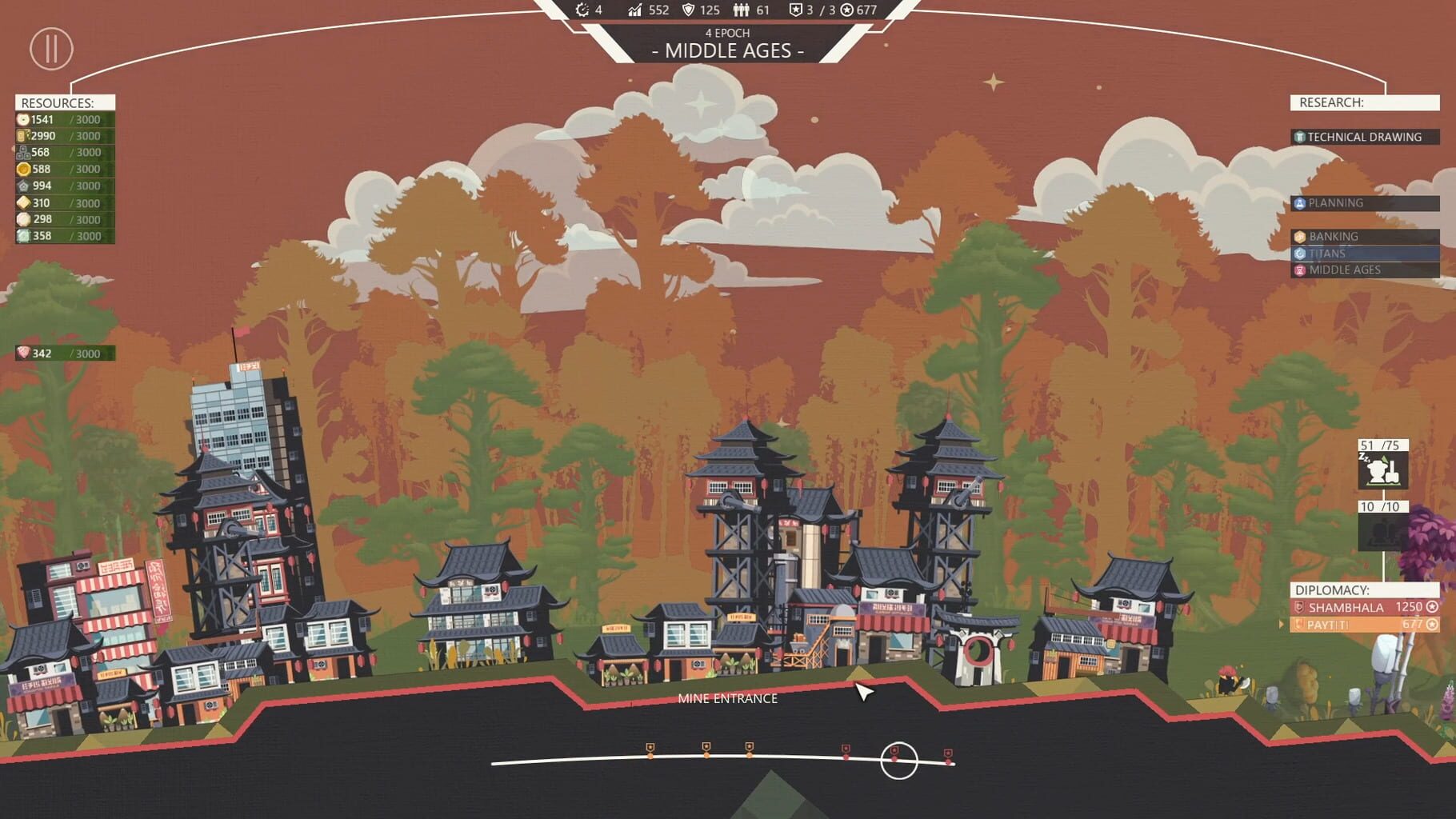Open the shield defense stat icon
The height and width of the screenshot is (819, 1456).
pos(689,10)
